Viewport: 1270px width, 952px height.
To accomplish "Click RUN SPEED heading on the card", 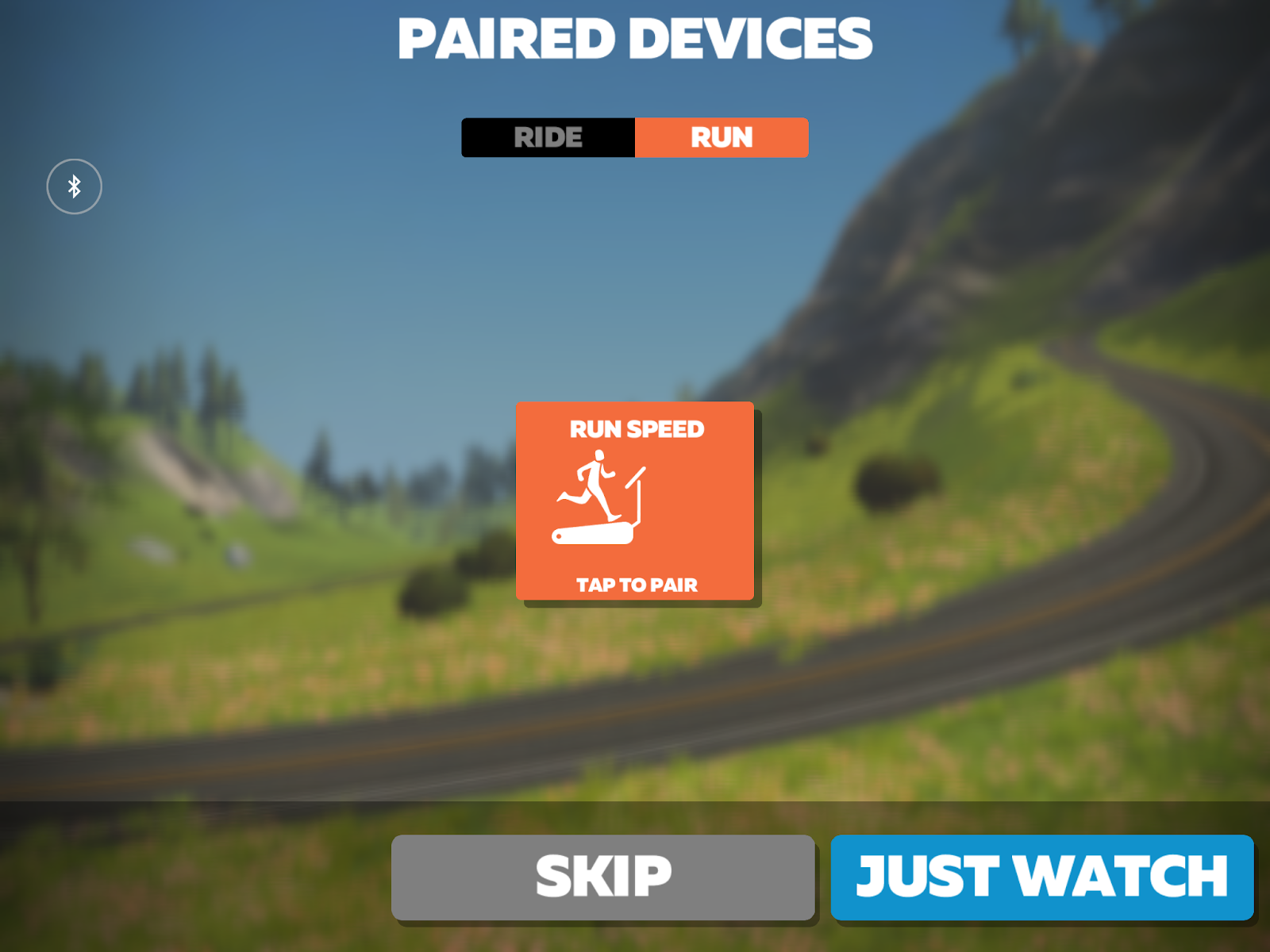I will pos(635,429).
